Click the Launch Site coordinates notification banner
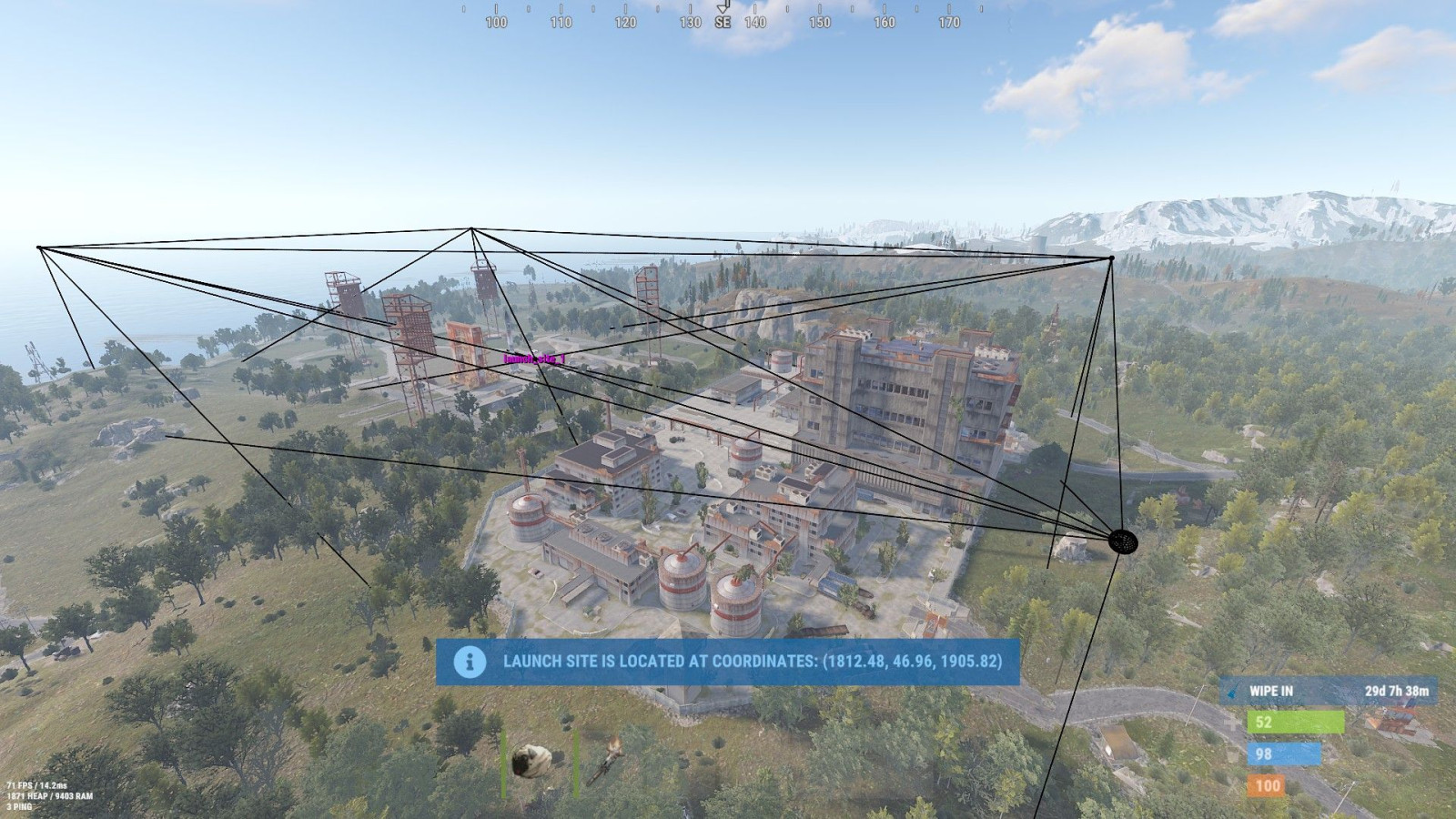1456x819 pixels. (727, 662)
